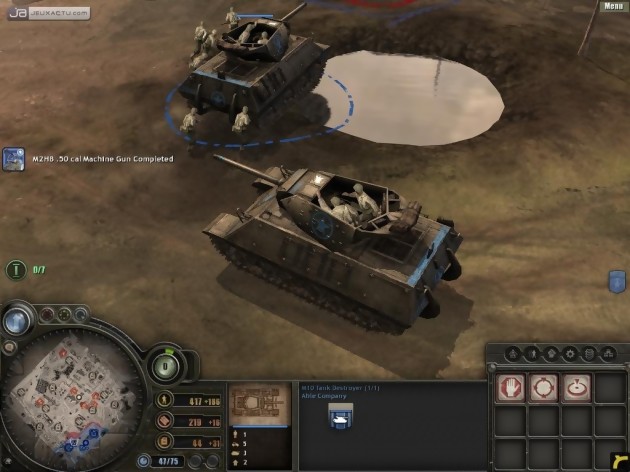The image size is (630, 472).
Task: Open the game Menu
Action: tap(613, 6)
